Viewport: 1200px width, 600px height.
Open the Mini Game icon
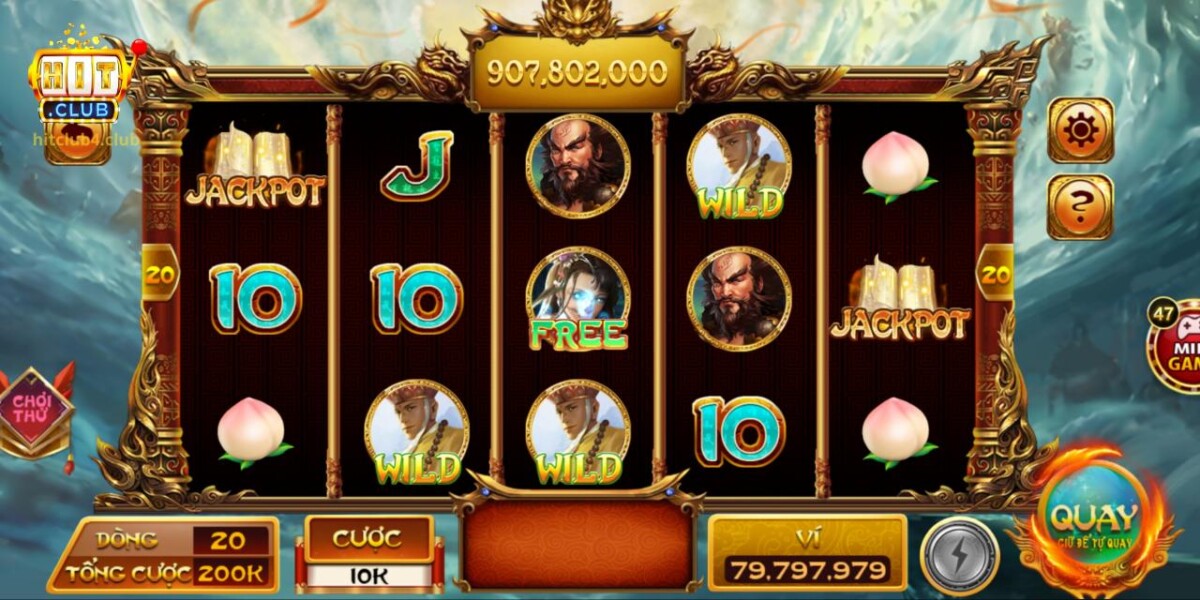[x=1178, y=346]
